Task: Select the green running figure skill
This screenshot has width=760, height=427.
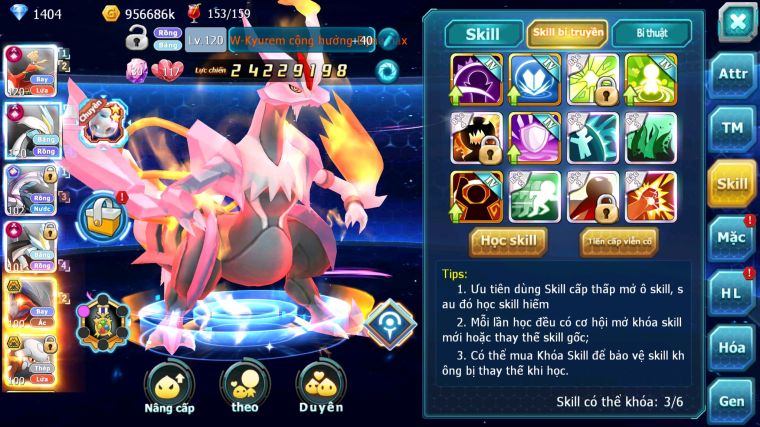Action: point(534,196)
